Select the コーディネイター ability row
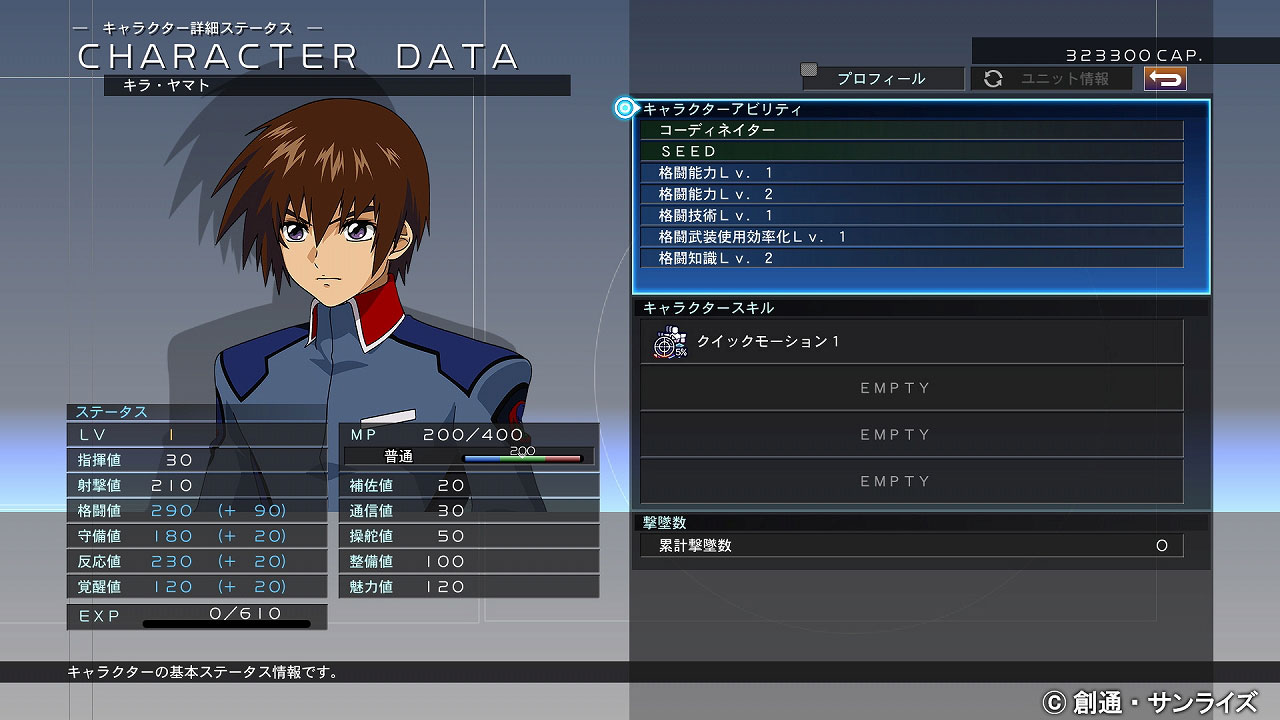Image resolution: width=1280 pixels, height=720 pixels. click(x=911, y=130)
